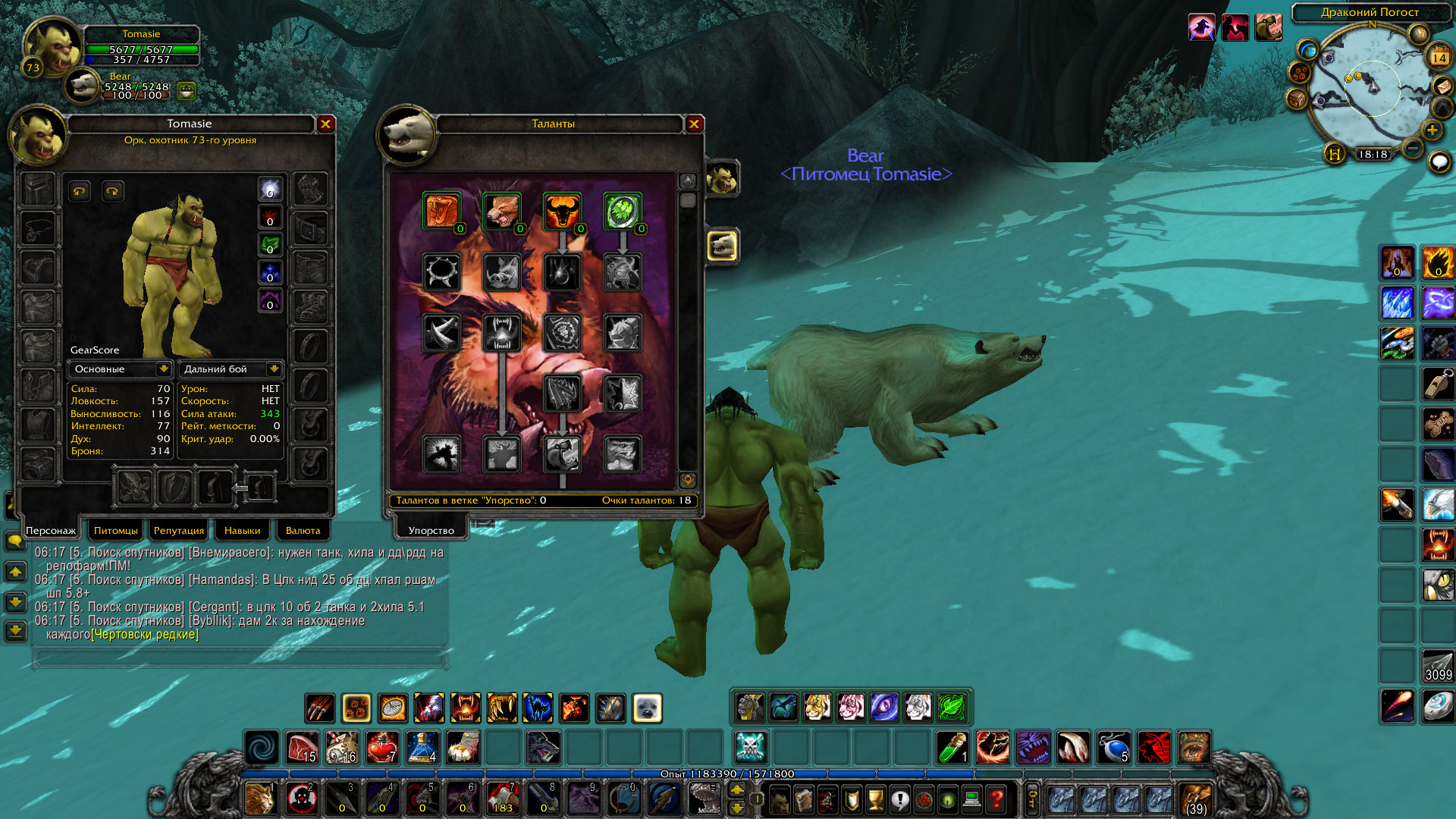
Task: Close the Таланты pet talents window
Action: pos(694,124)
